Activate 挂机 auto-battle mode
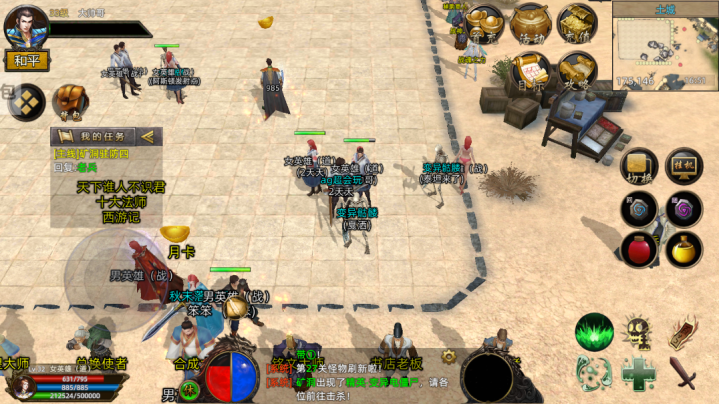This screenshot has width=719, height=404. pos(683,166)
